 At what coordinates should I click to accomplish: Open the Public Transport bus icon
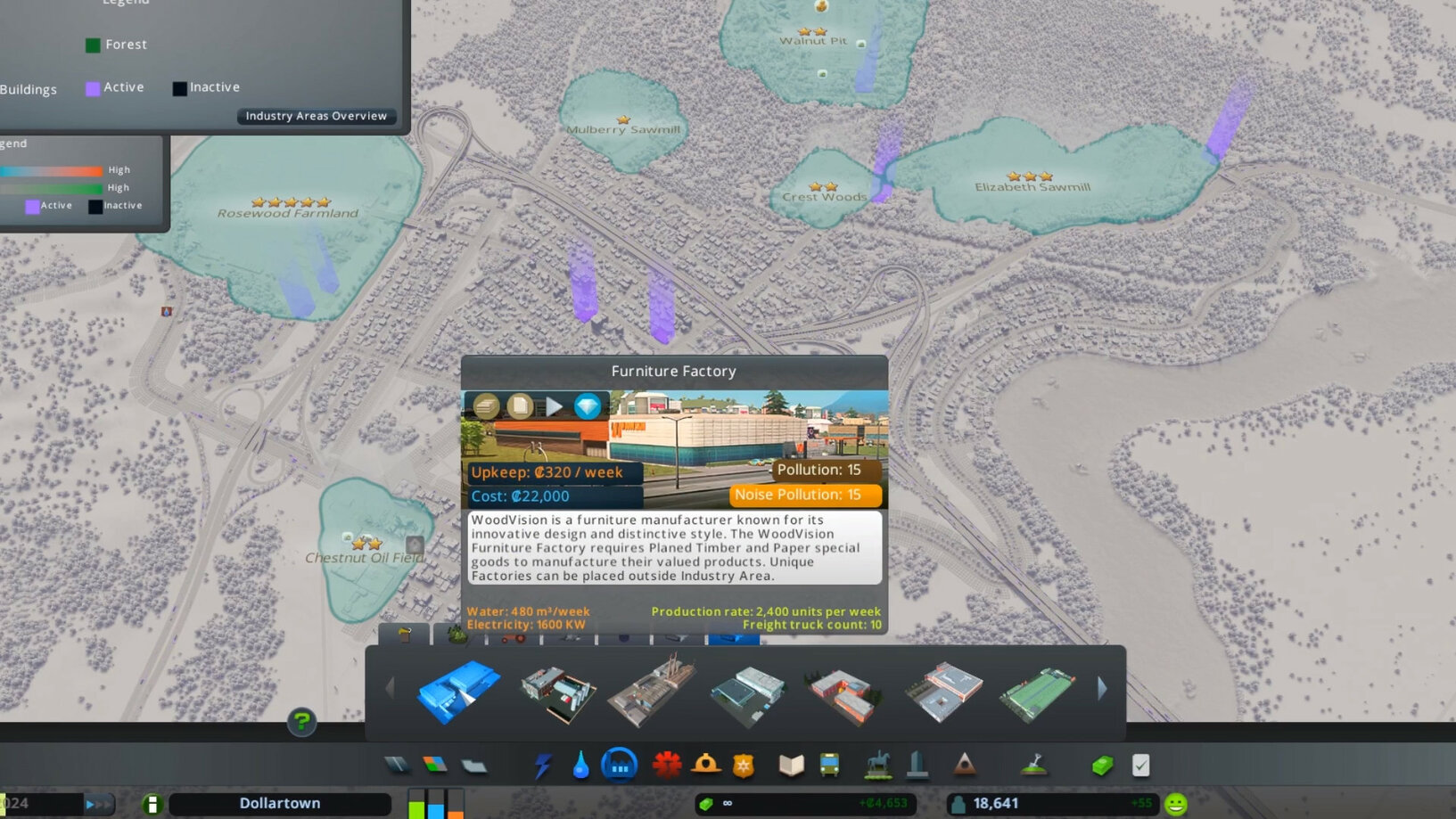coord(830,764)
